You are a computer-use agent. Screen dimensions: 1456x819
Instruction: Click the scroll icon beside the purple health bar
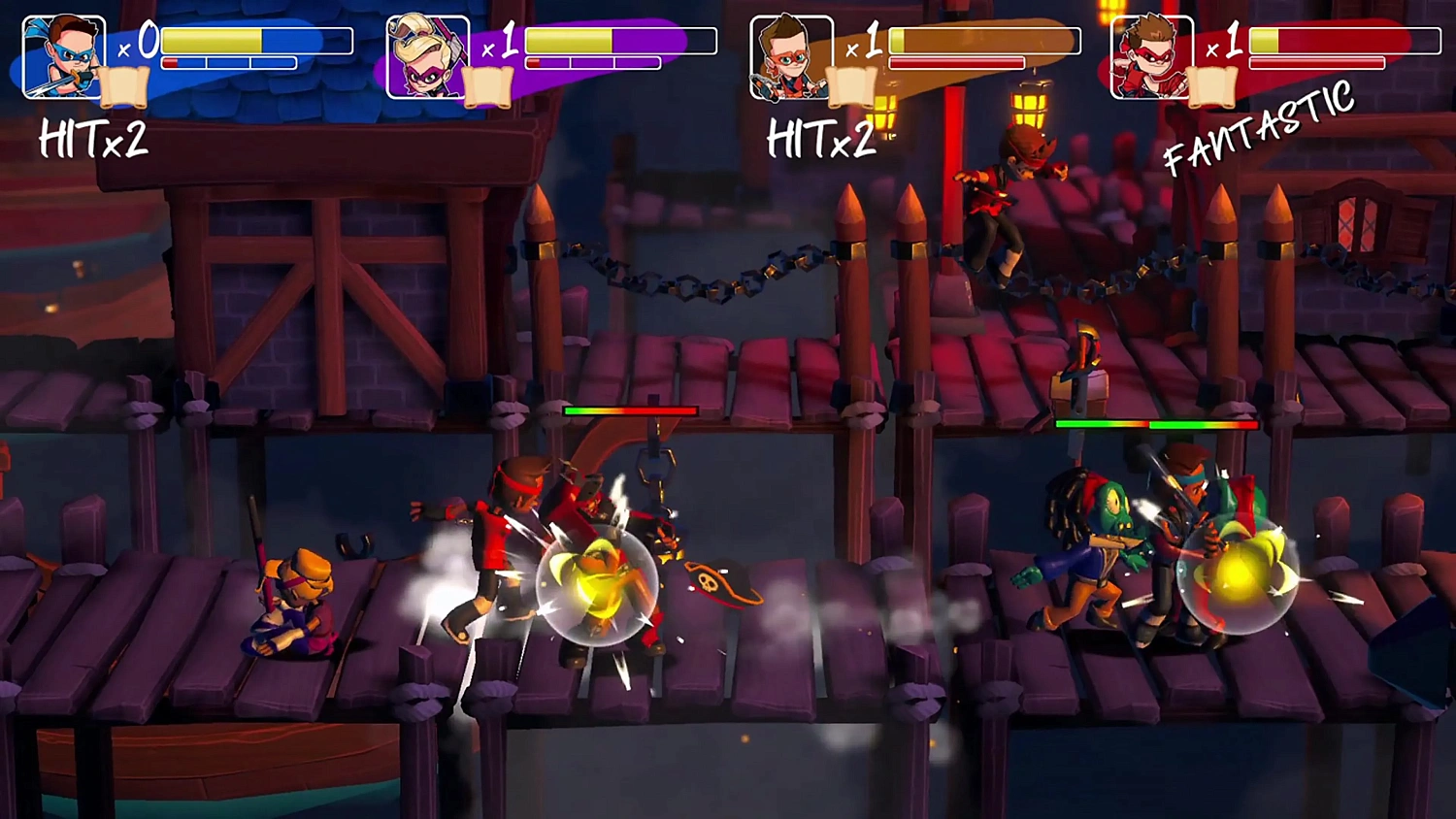click(x=490, y=85)
